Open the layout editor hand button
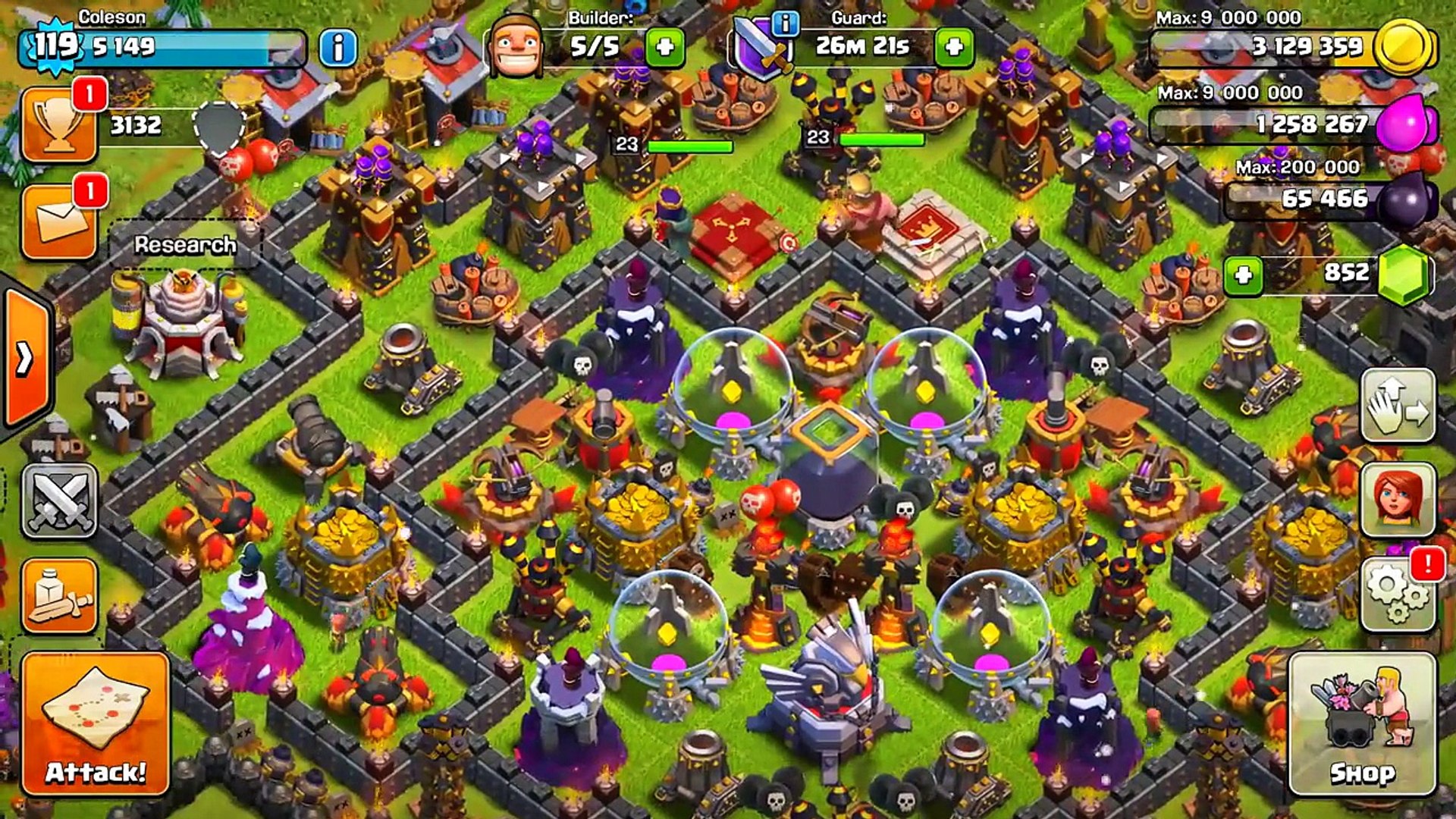Image resolution: width=1456 pixels, height=819 pixels. [1398, 406]
